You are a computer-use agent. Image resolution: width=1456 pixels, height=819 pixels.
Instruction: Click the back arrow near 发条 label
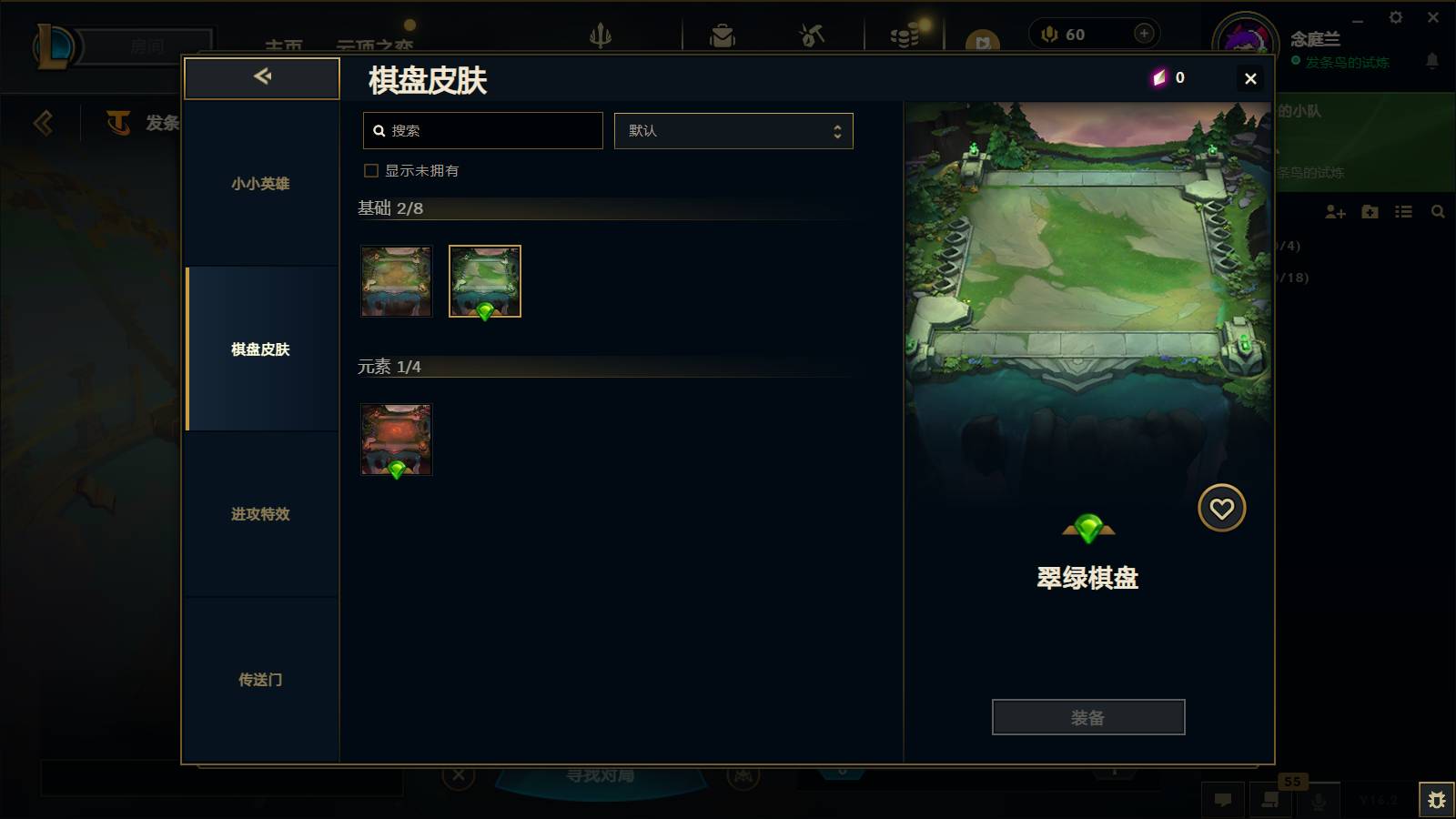click(x=42, y=123)
